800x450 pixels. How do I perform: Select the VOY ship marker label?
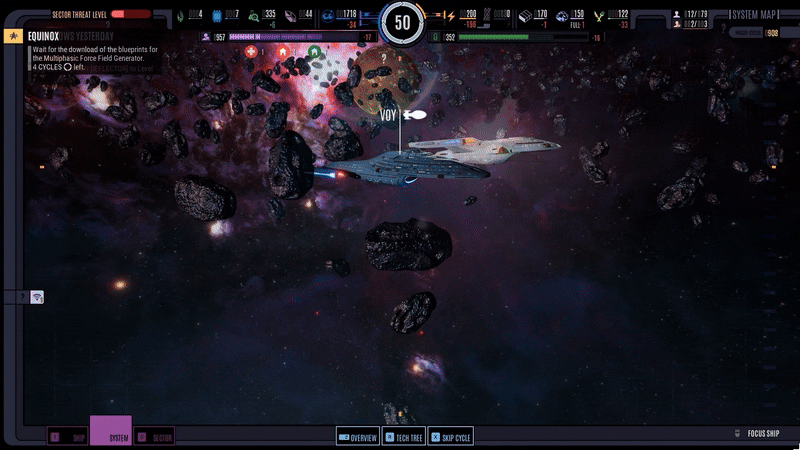(389, 115)
